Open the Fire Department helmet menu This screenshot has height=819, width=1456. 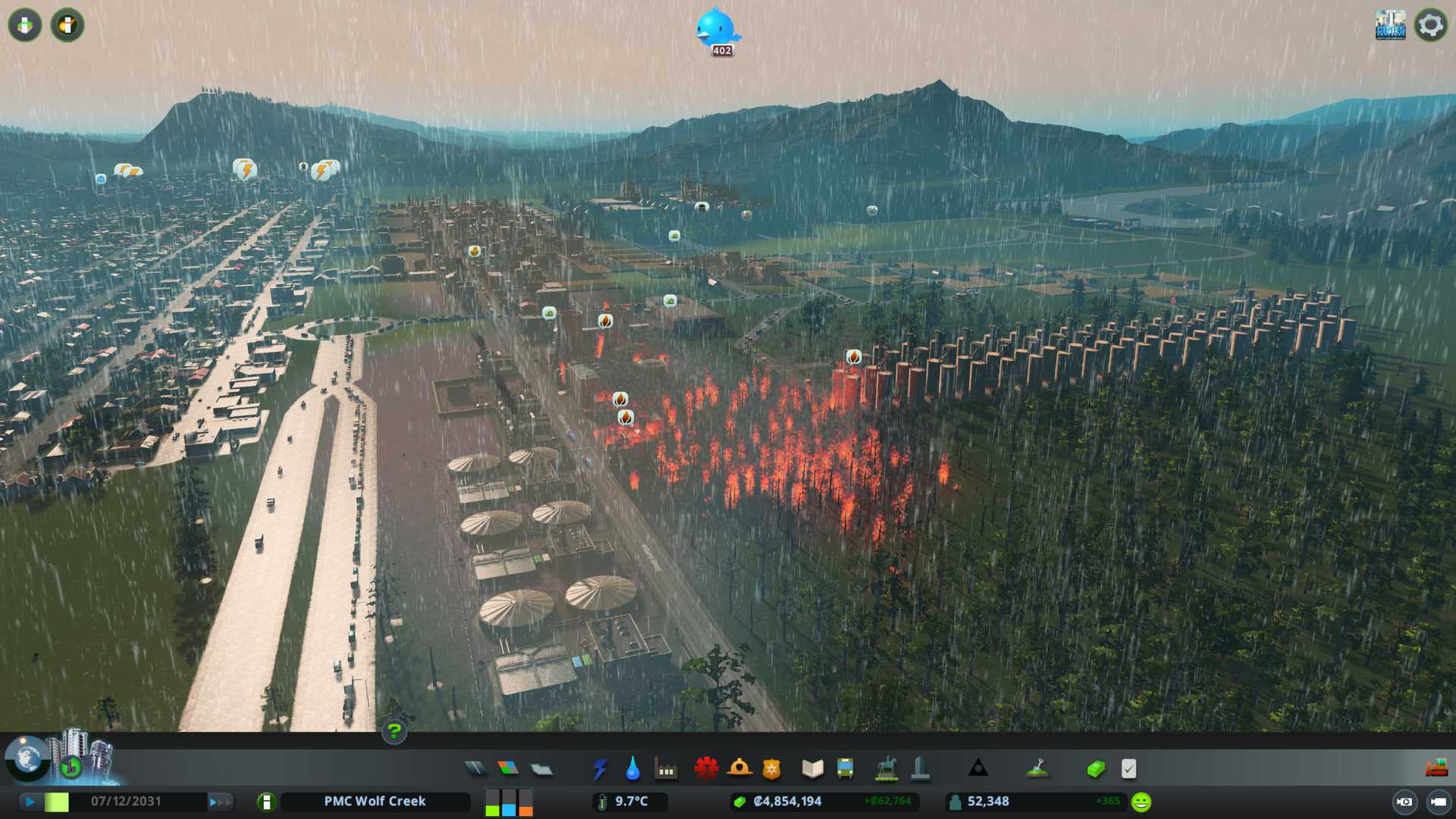pos(739,769)
